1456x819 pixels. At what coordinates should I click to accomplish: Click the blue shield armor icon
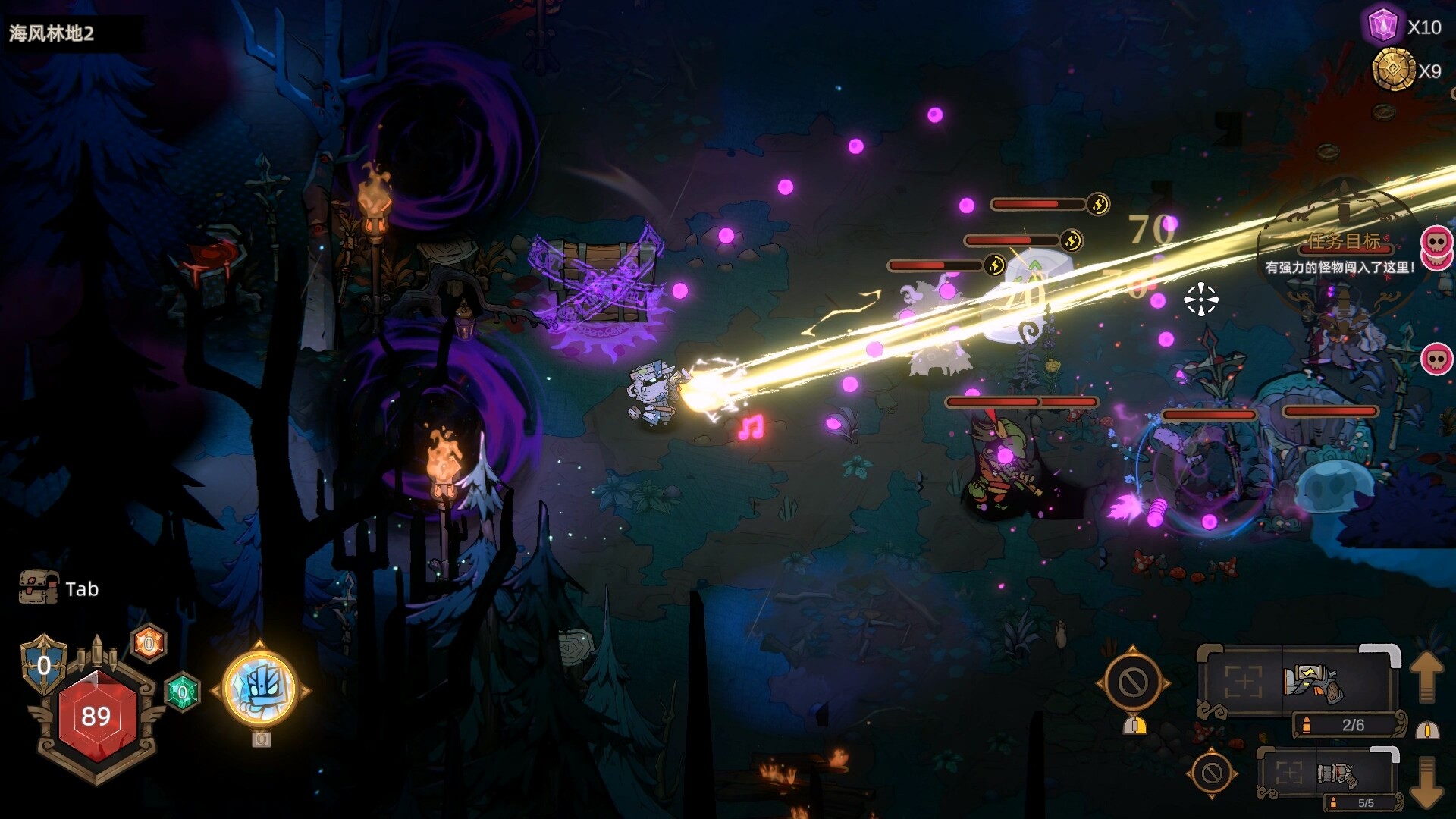44,664
